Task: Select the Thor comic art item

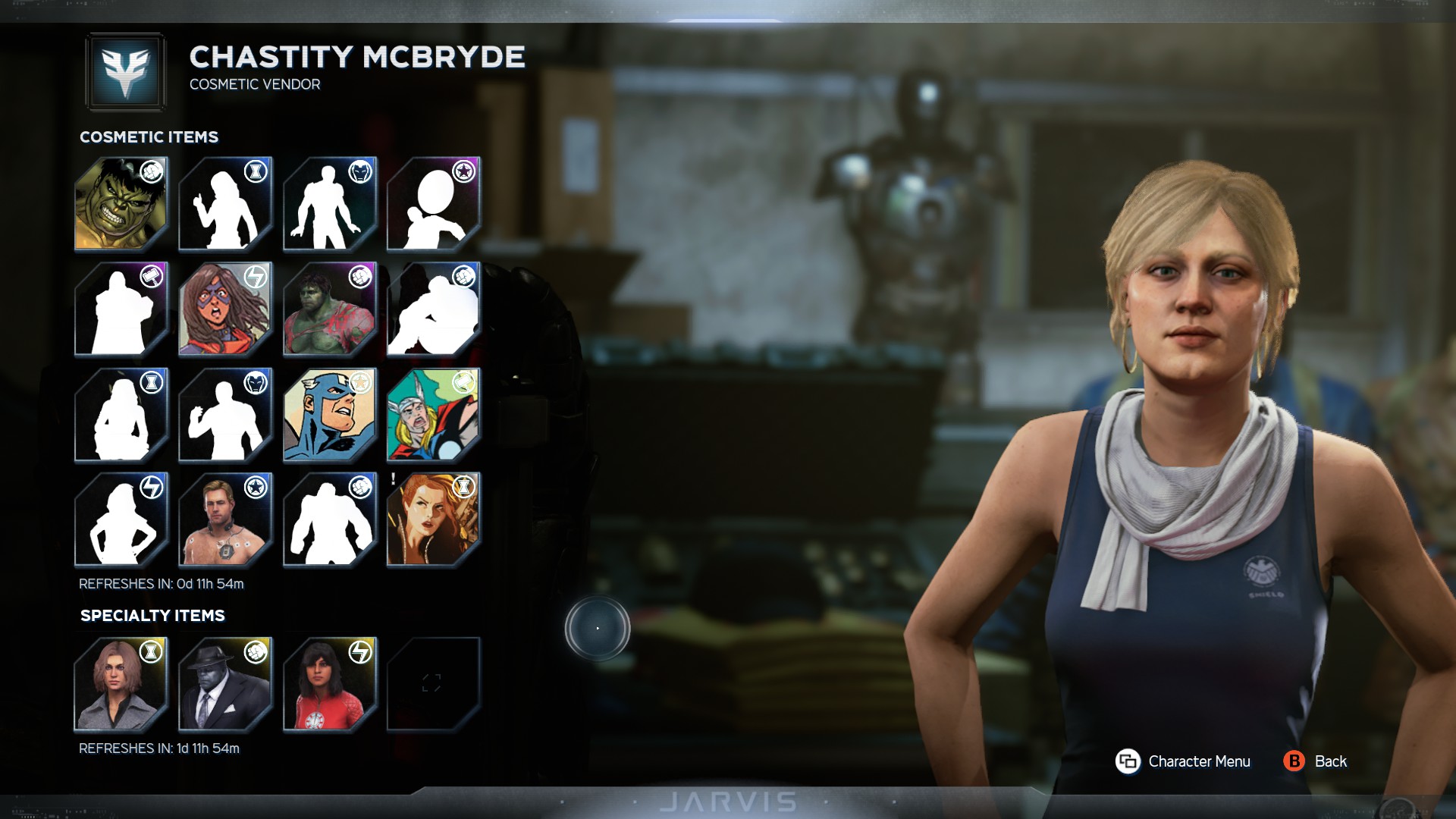Action: pyautogui.click(x=433, y=415)
